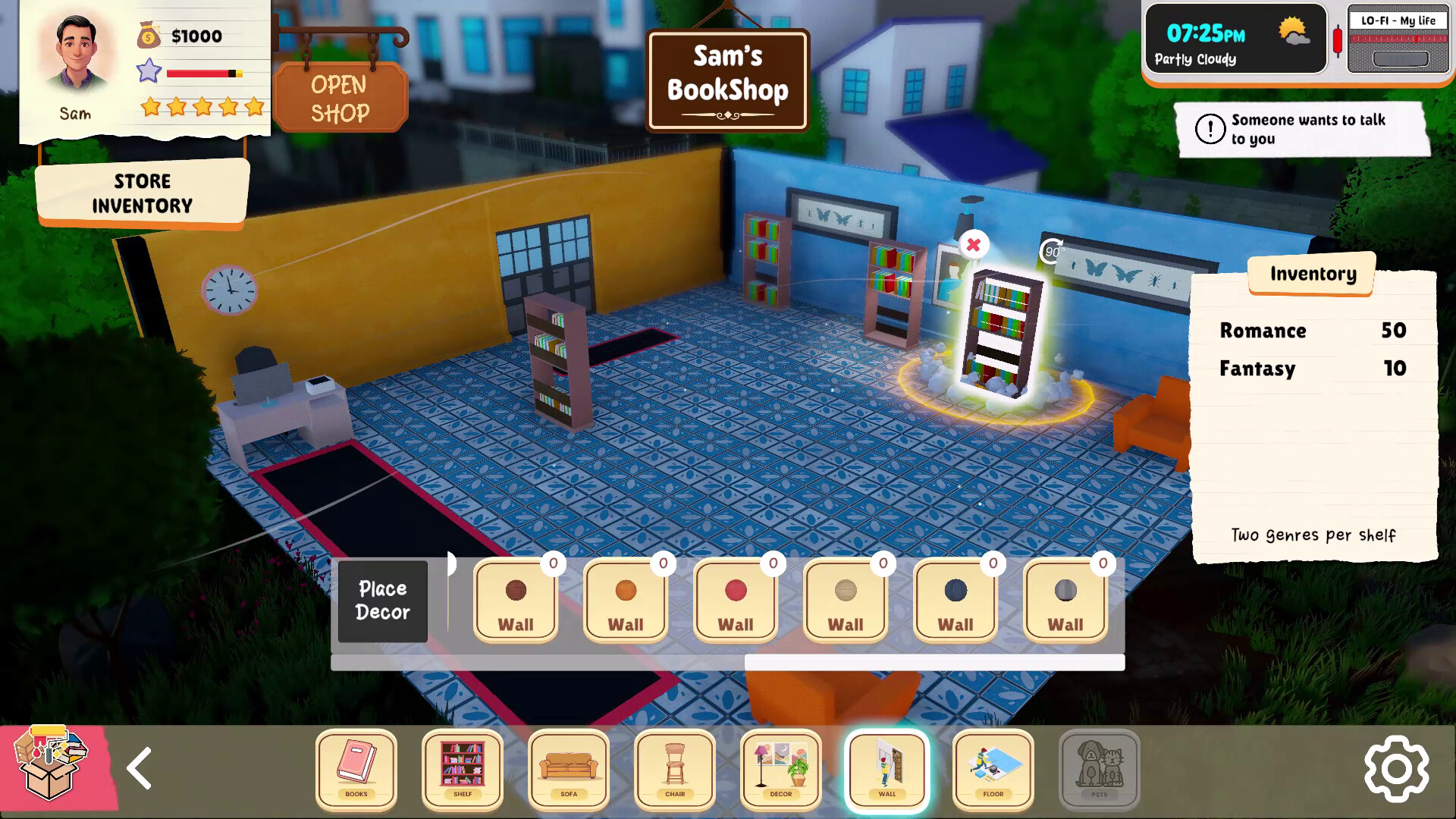Expand the Store Inventory panel
Image resolution: width=1456 pixels, height=819 pixels.
coord(143,193)
